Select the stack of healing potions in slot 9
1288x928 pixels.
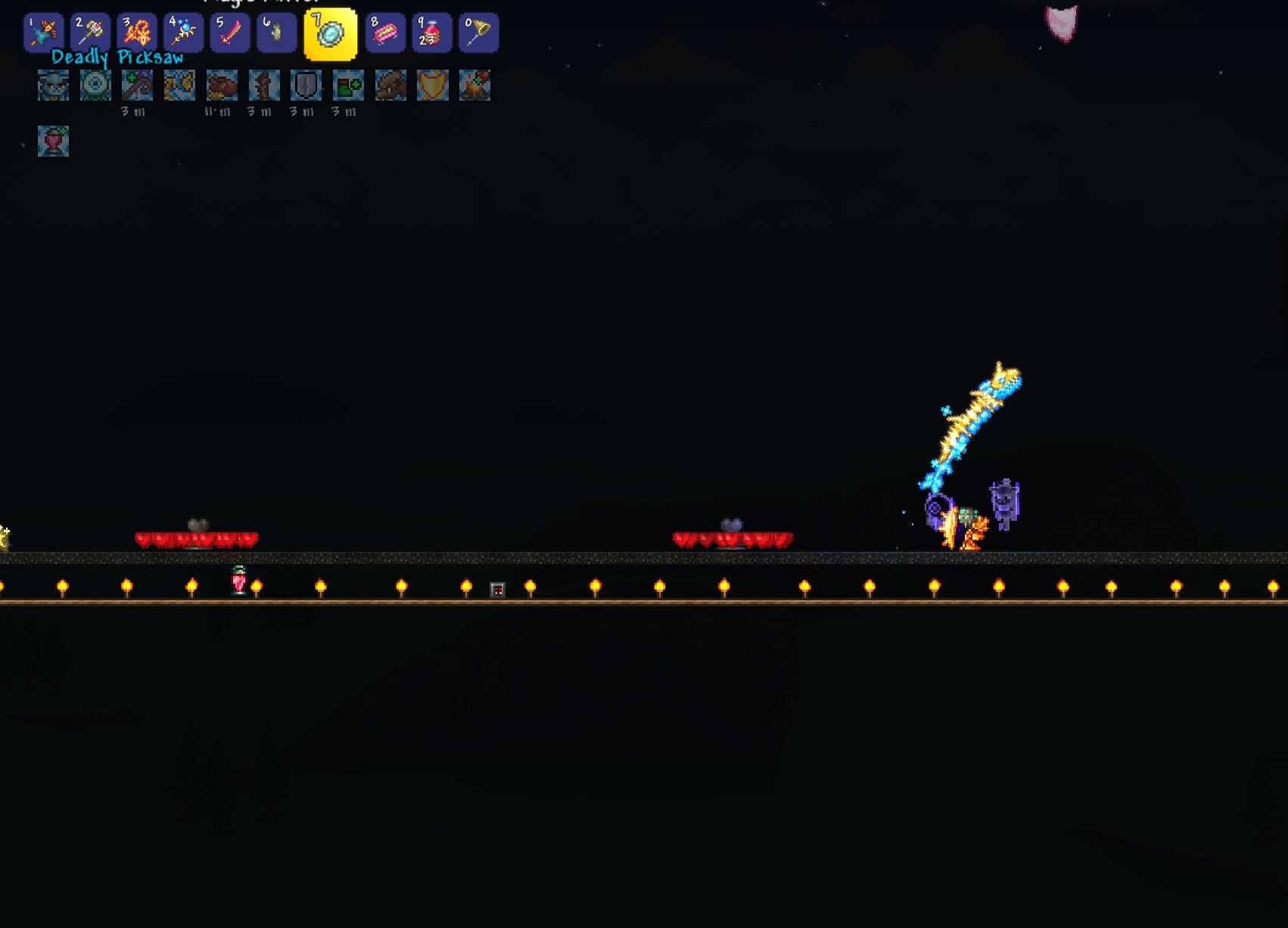pos(431,32)
